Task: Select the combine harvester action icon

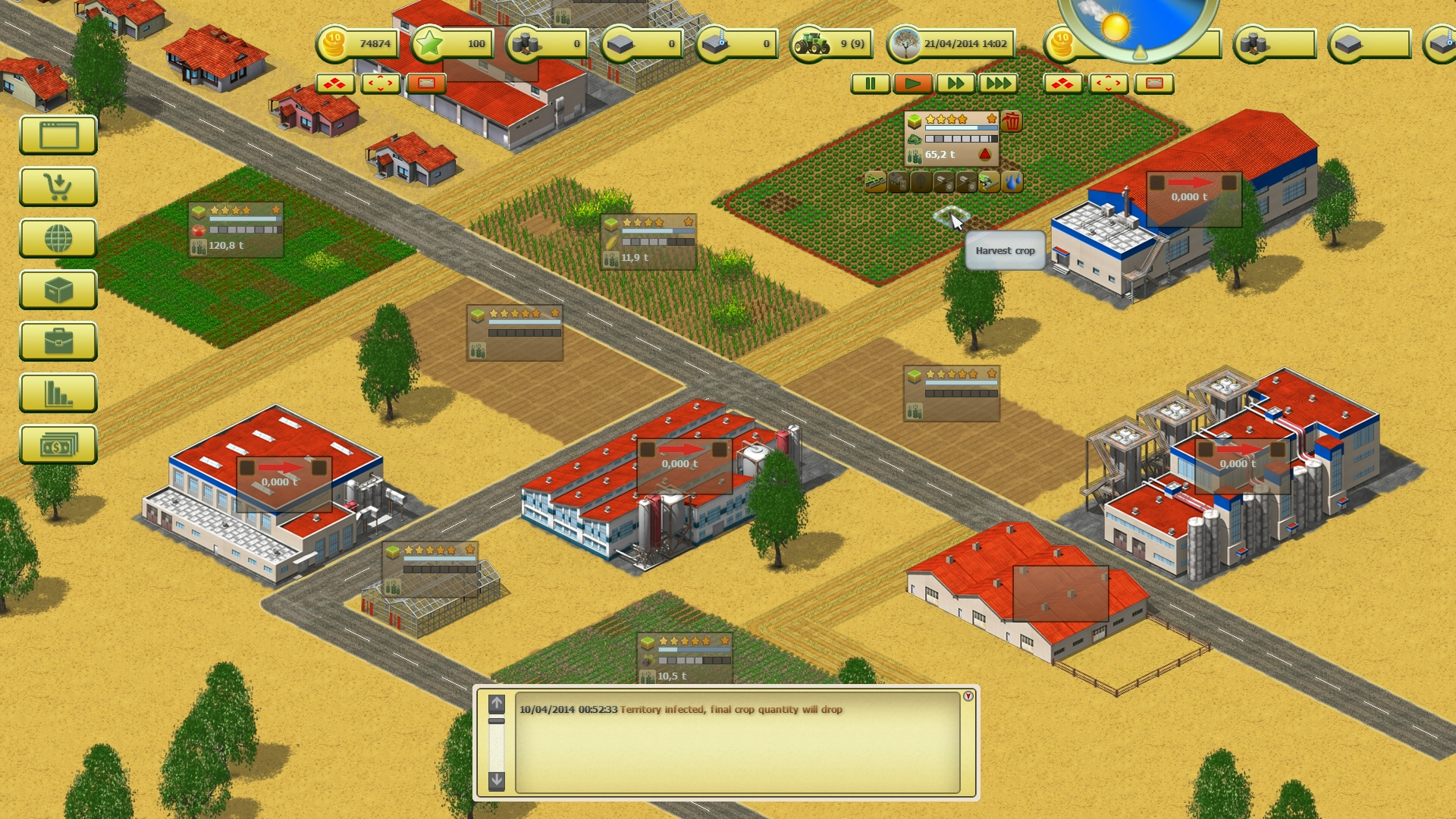Action: (x=989, y=183)
